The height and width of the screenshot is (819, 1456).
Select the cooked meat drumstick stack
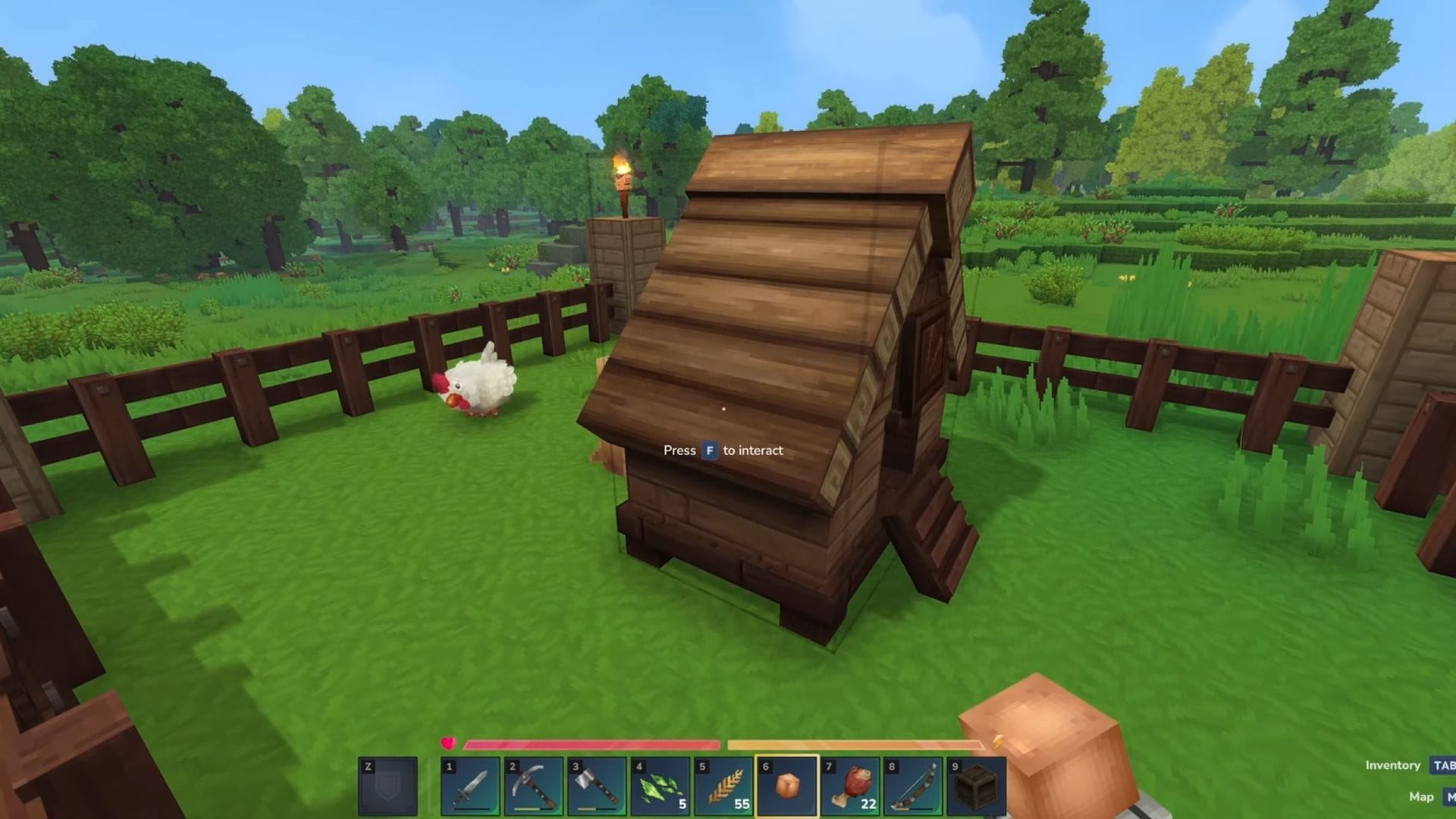pos(850,787)
